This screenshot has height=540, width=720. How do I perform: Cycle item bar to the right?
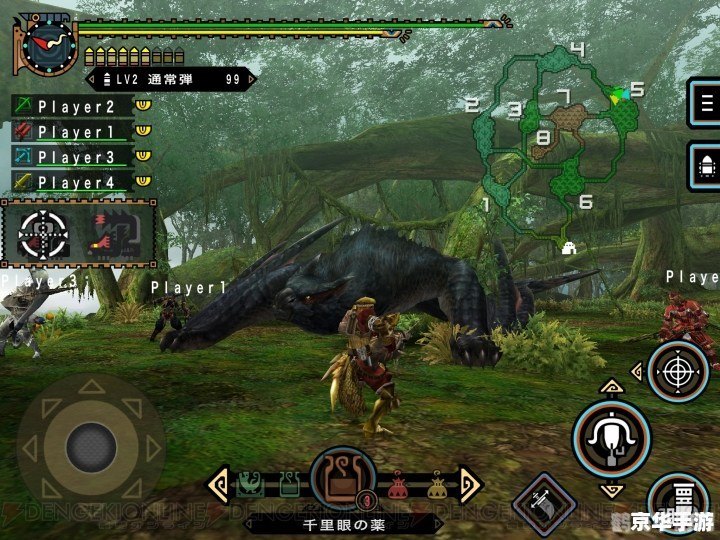470,484
